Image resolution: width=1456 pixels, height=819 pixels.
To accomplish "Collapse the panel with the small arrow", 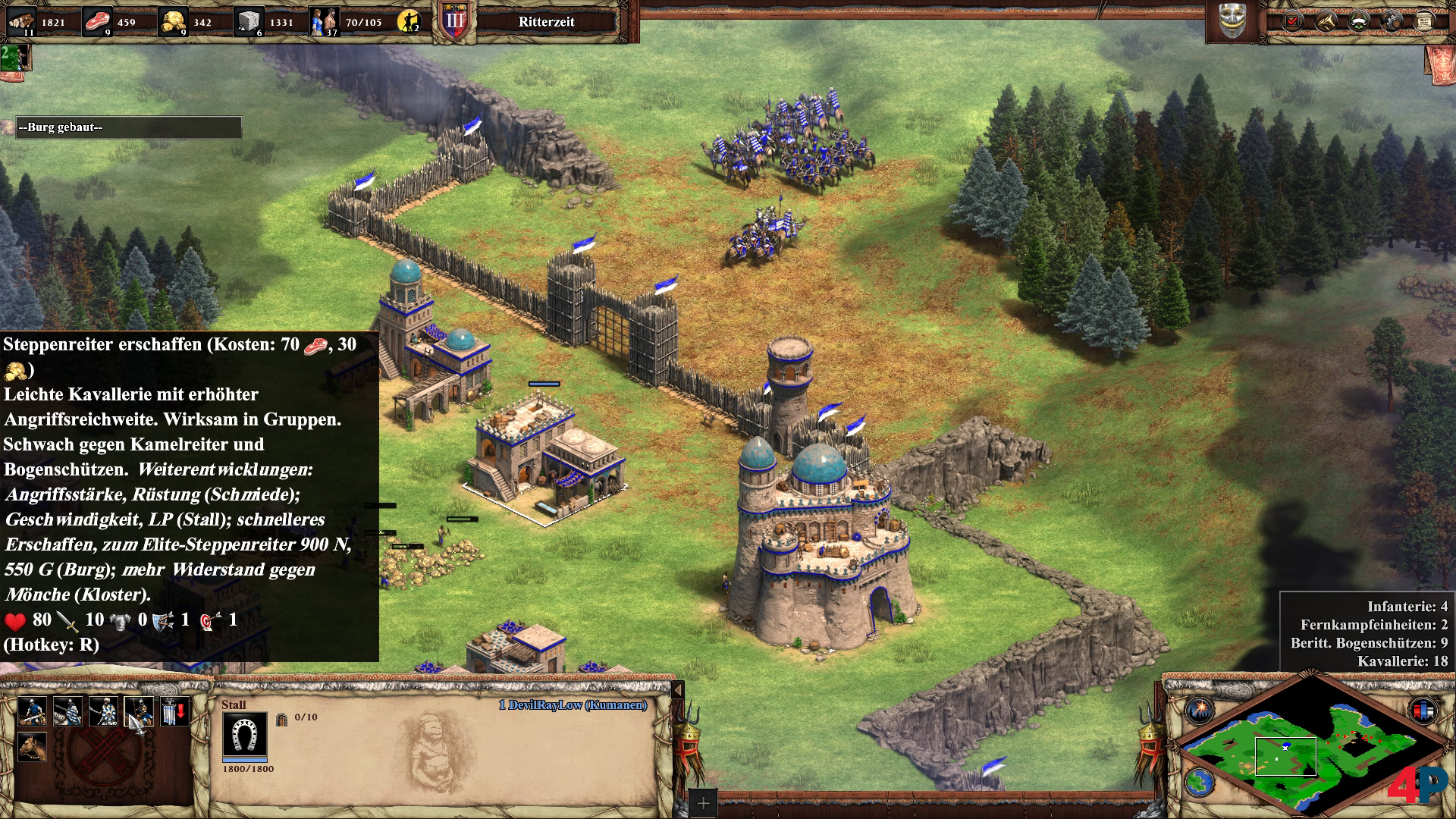I will (x=678, y=689).
